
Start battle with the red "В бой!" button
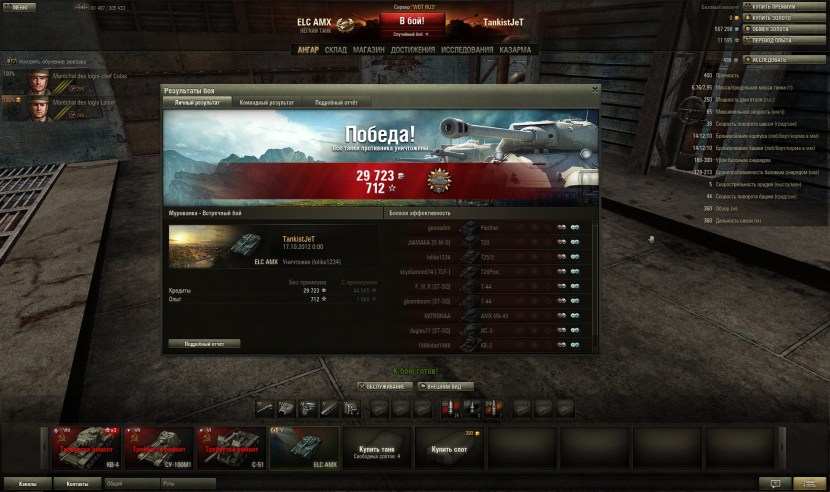(414, 21)
